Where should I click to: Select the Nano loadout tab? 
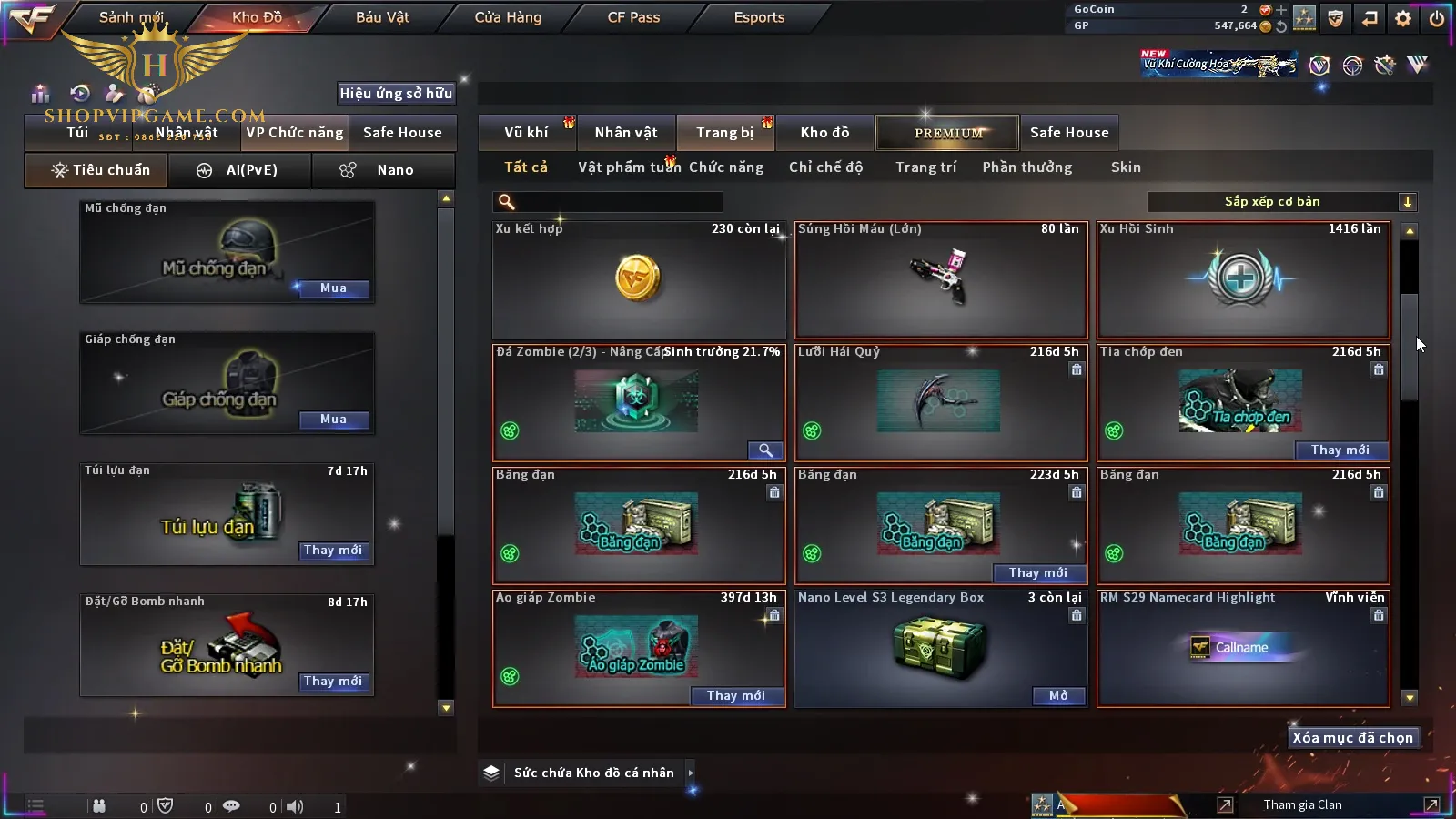coord(382,170)
